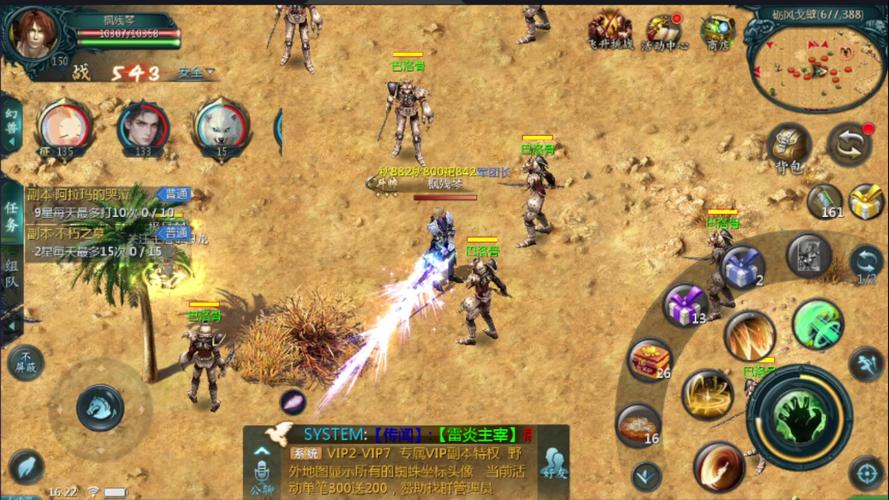Switch to the 任务 quest tab
This screenshot has width=889, height=500.
tap(11, 212)
